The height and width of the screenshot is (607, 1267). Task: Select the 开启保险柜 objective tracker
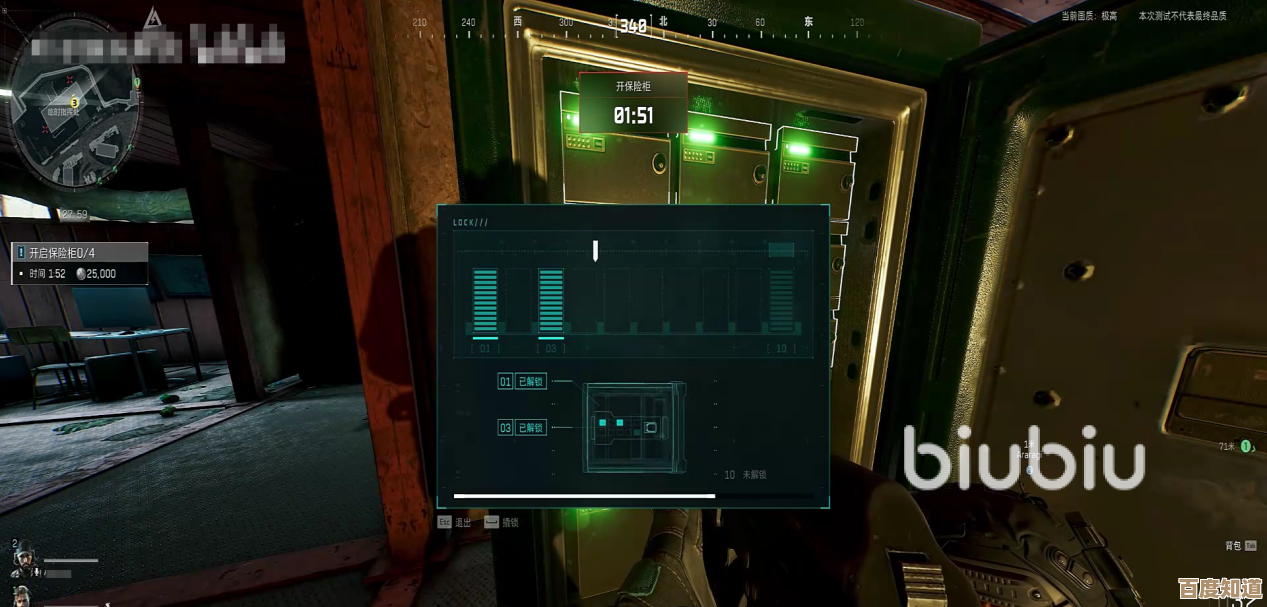(80, 253)
